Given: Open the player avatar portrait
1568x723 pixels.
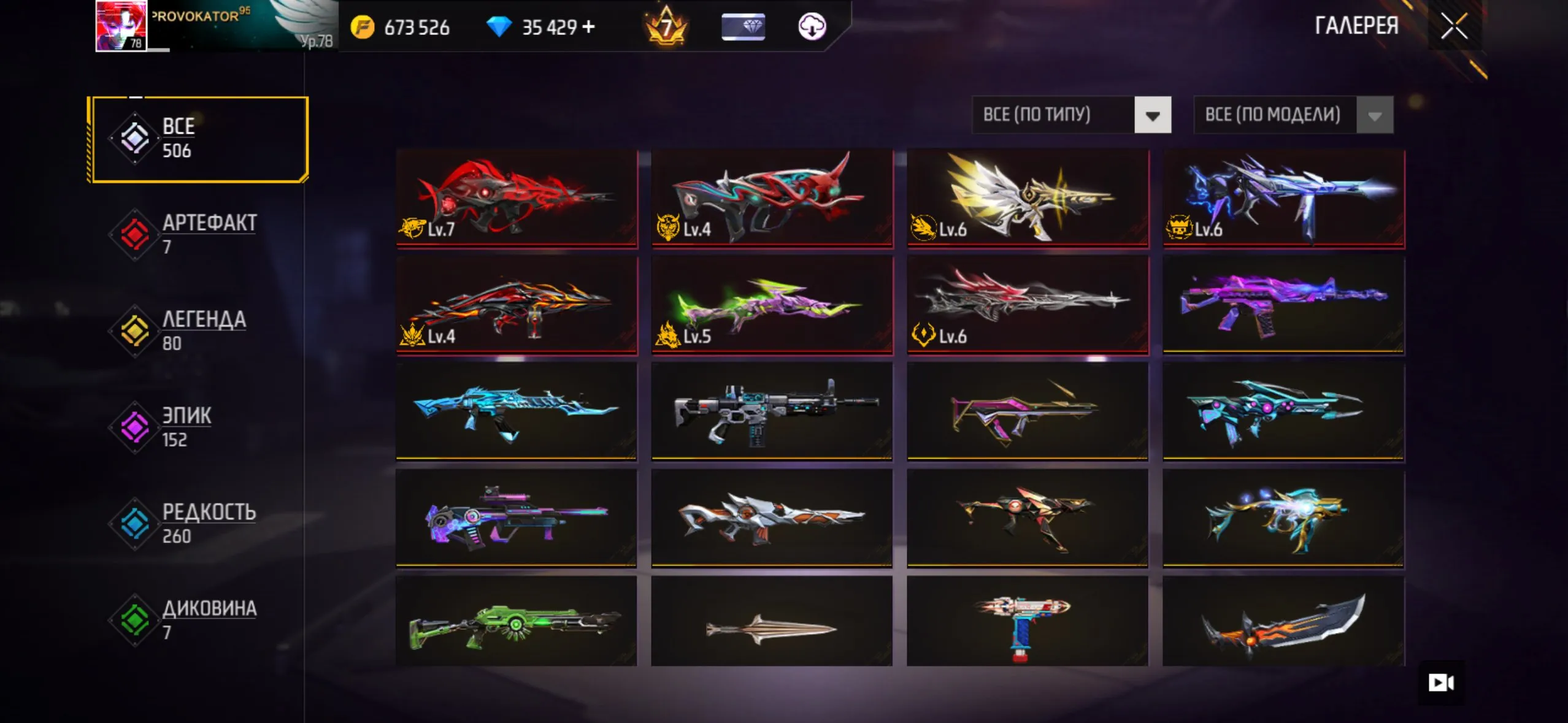Looking at the screenshot, I should (x=120, y=26).
